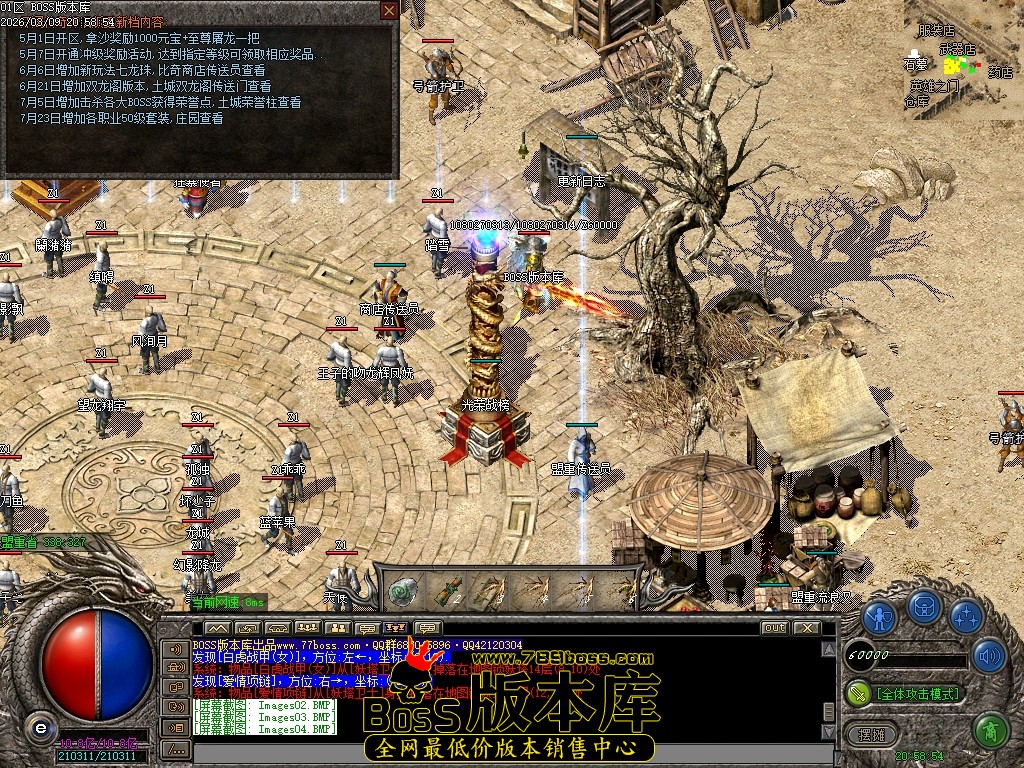Click the round 'e' button by orb
This screenshot has width=1024, height=768.
pyautogui.click(x=40, y=728)
